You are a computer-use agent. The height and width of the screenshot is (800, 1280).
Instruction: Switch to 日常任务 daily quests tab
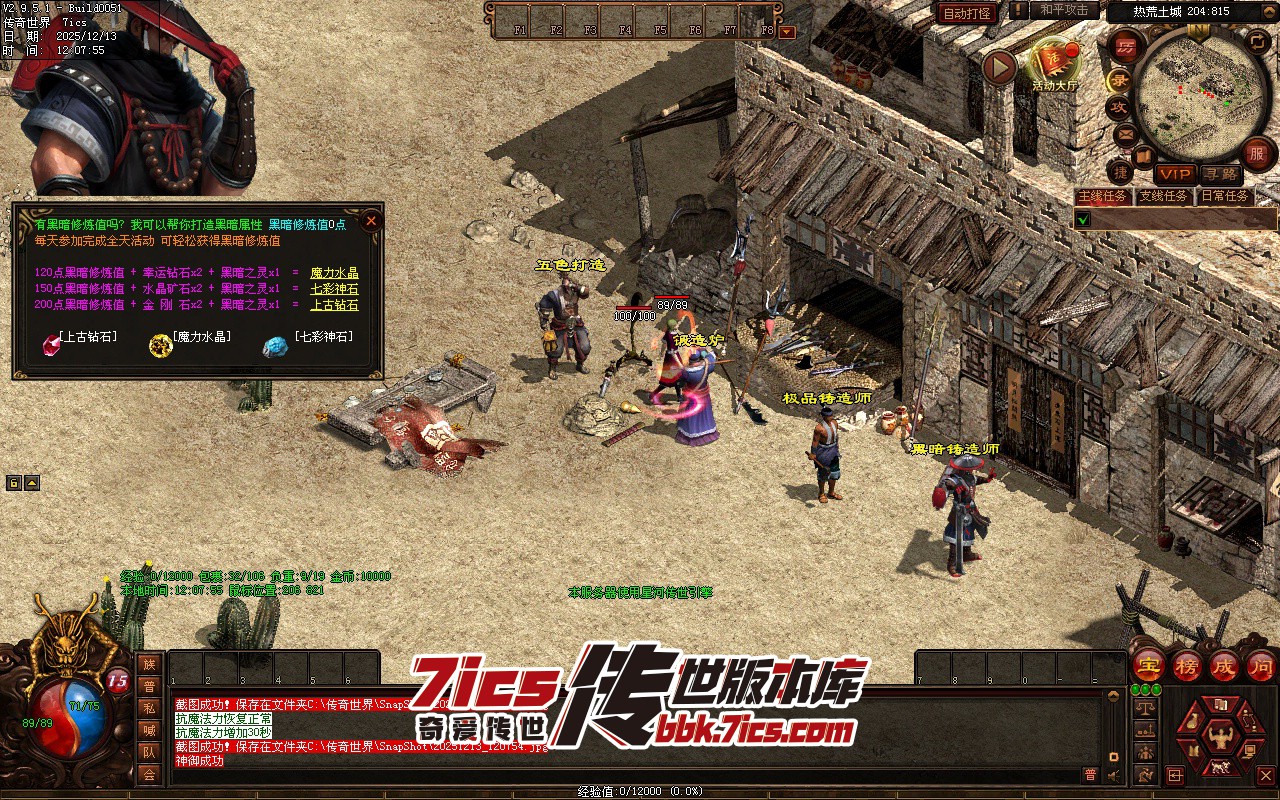coord(1225,196)
